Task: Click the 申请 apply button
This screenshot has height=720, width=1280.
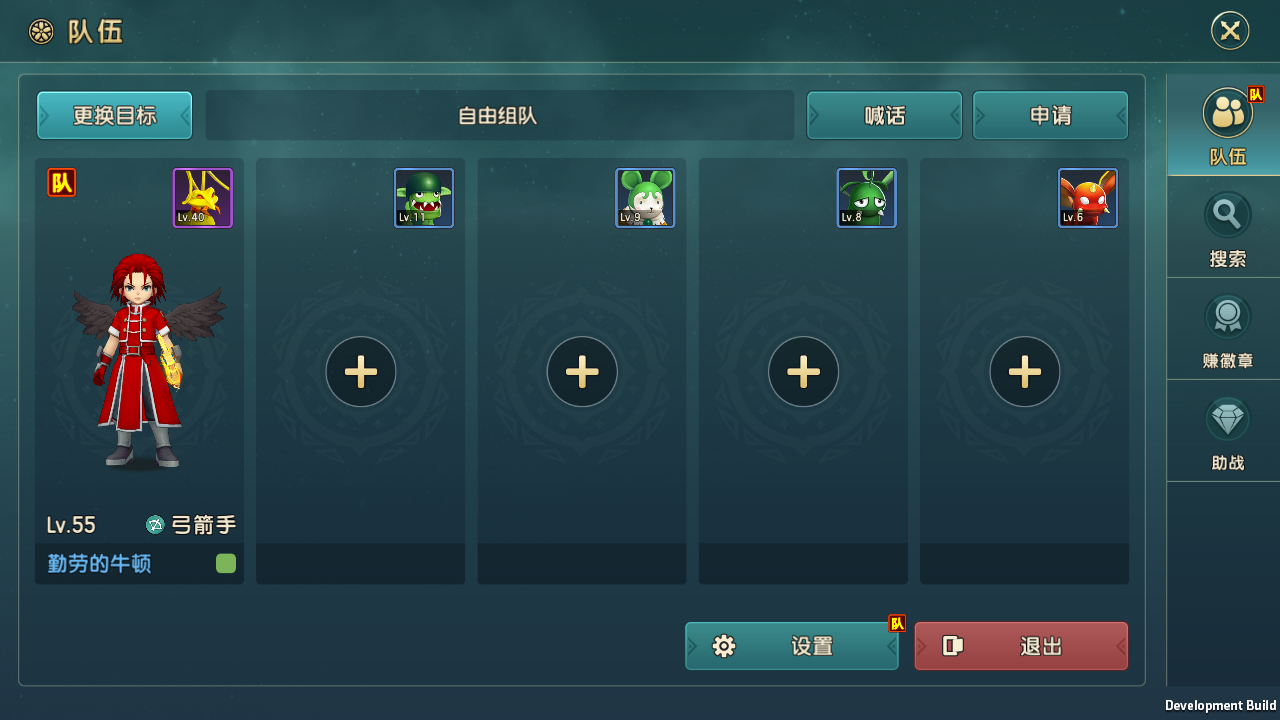Action: 1050,115
